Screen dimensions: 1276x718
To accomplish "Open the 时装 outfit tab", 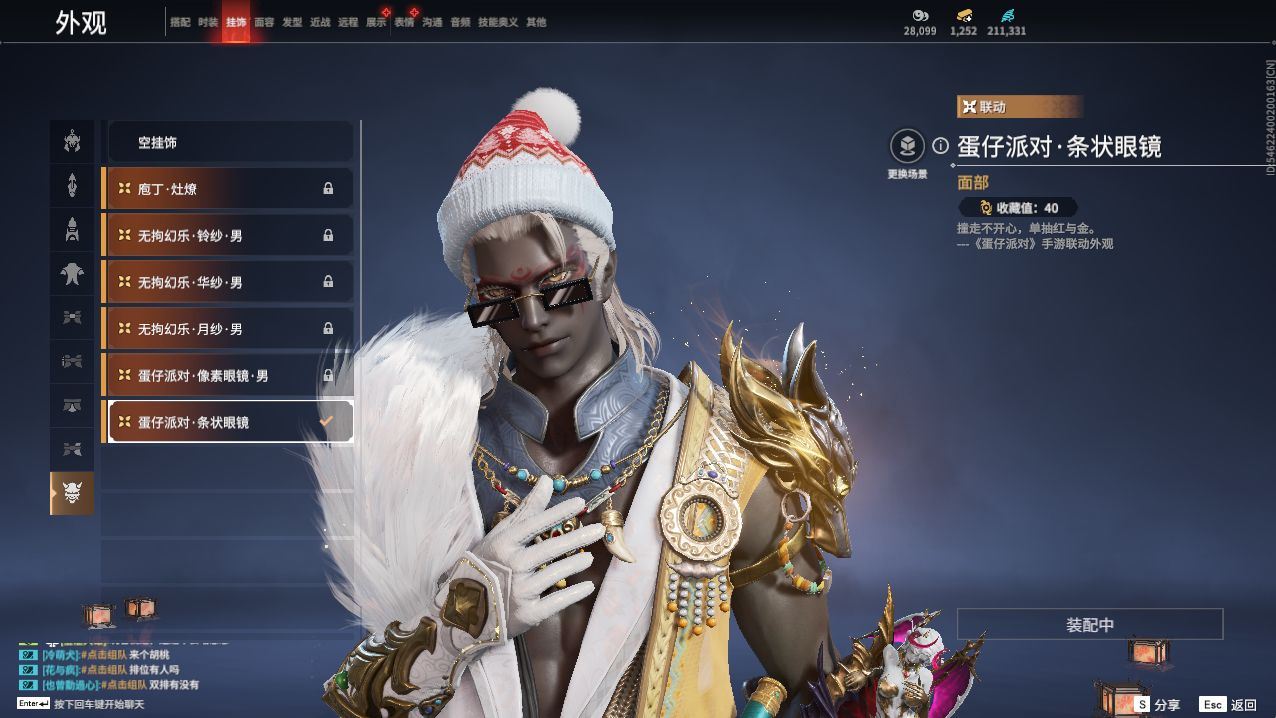I will pos(208,22).
